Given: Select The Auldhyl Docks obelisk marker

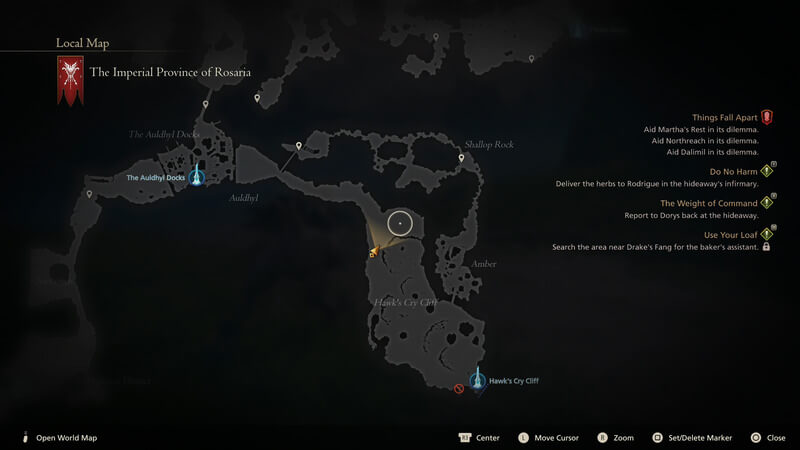Looking at the screenshot, I should tap(197, 176).
